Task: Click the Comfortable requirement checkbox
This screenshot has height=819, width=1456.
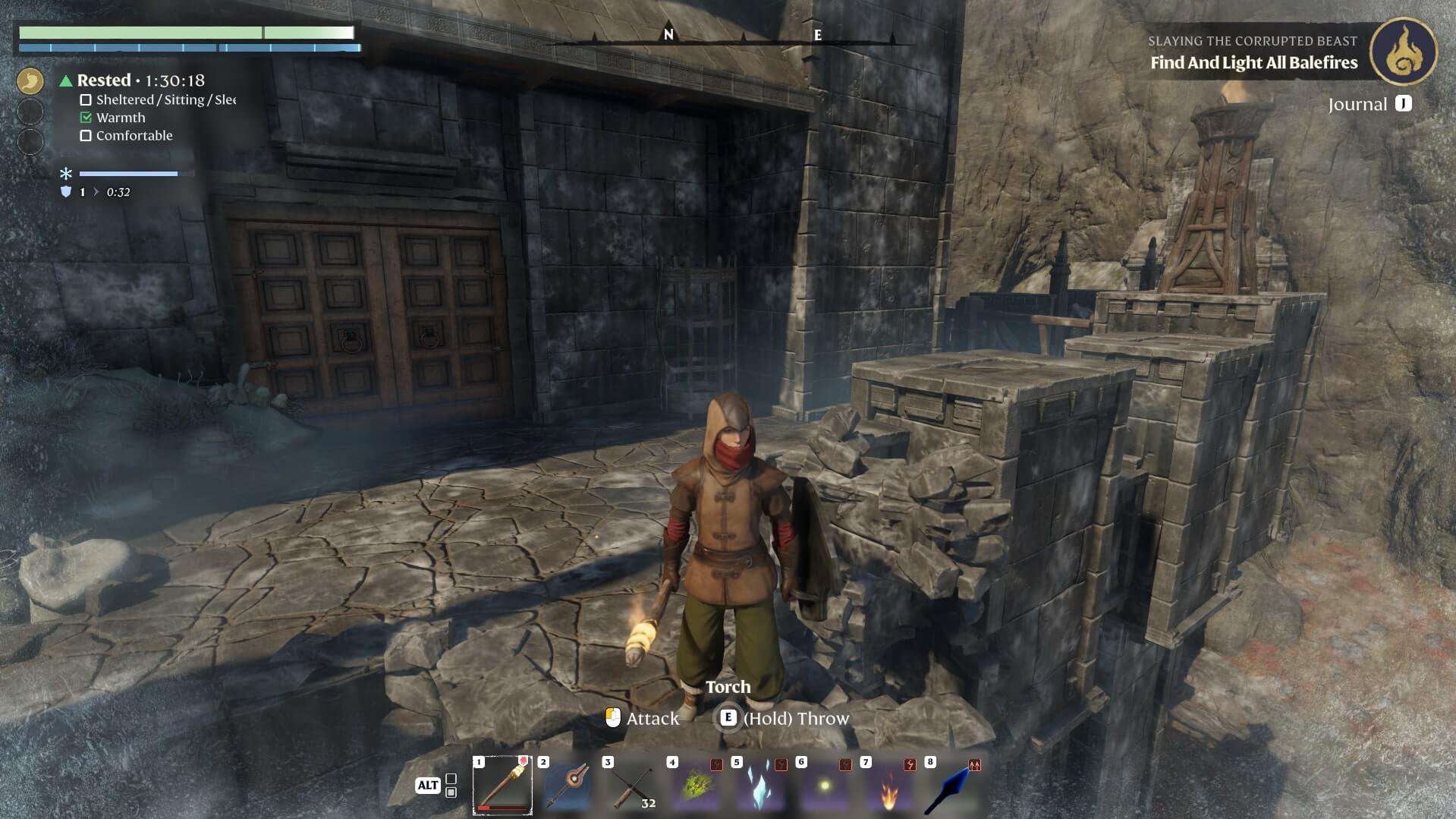Action: click(86, 136)
